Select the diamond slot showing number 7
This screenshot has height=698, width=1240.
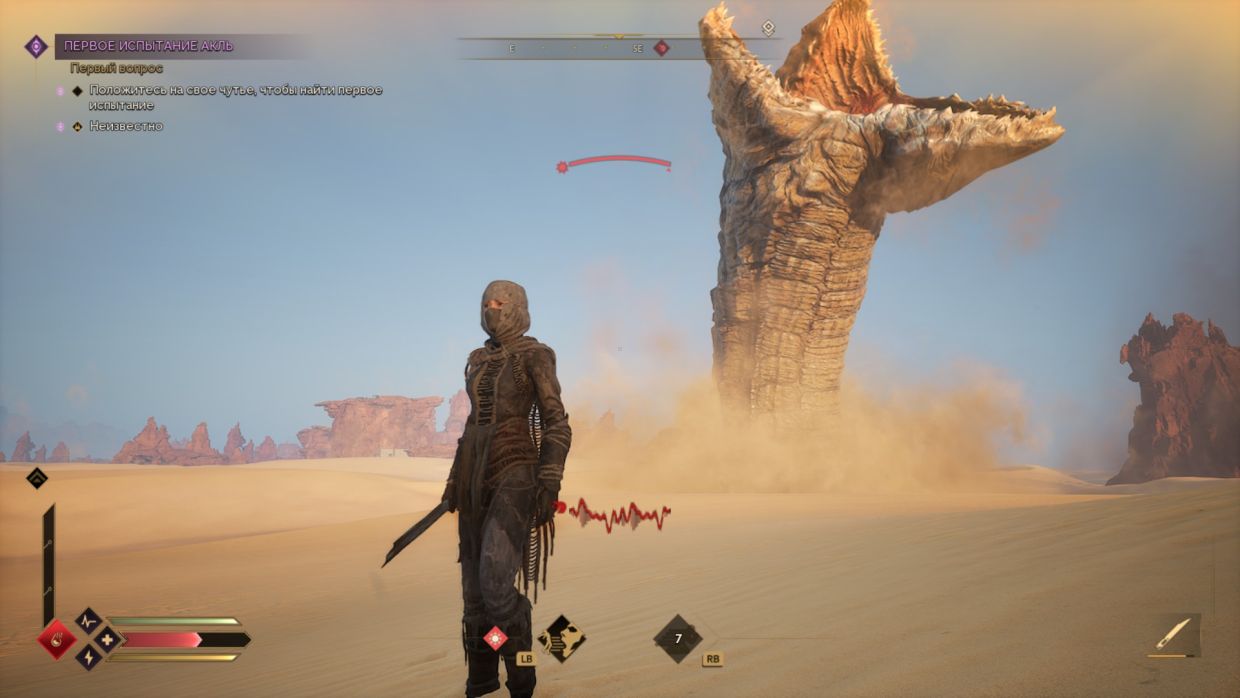tap(678, 638)
